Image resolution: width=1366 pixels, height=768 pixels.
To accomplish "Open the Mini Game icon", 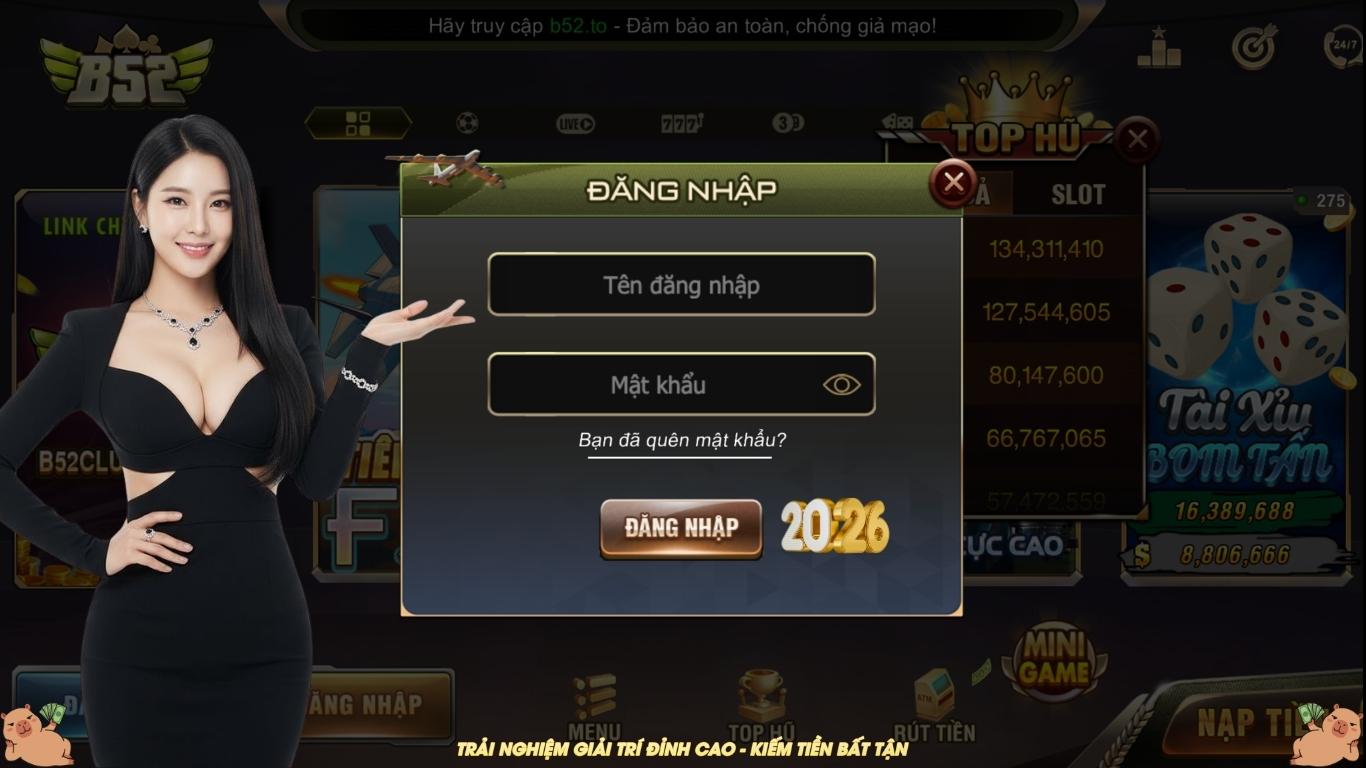I will tap(1053, 658).
